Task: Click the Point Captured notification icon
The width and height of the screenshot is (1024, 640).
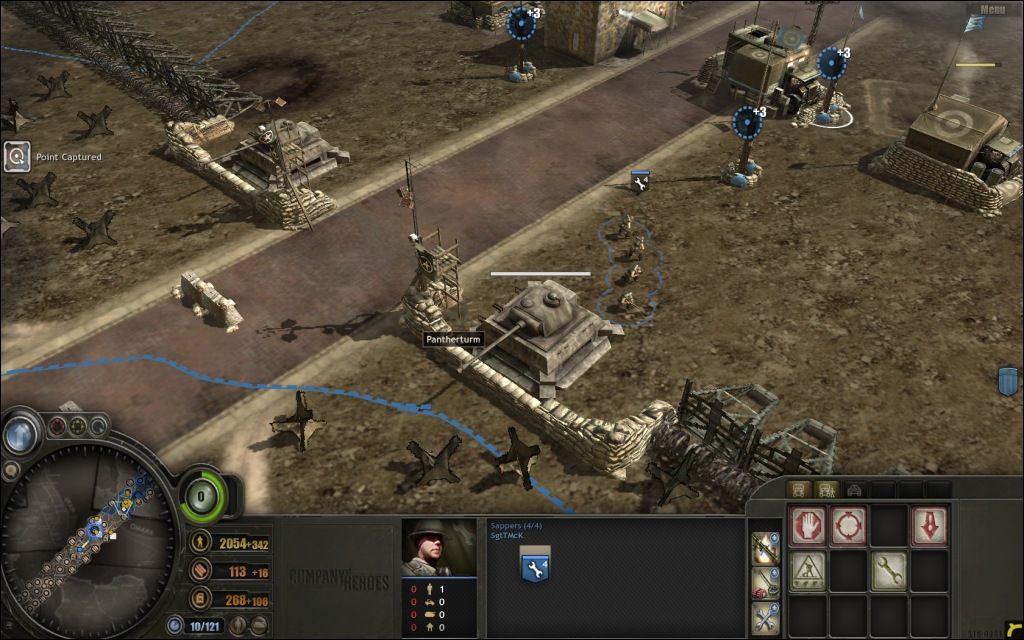Action: pyautogui.click(x=17, y=156)
